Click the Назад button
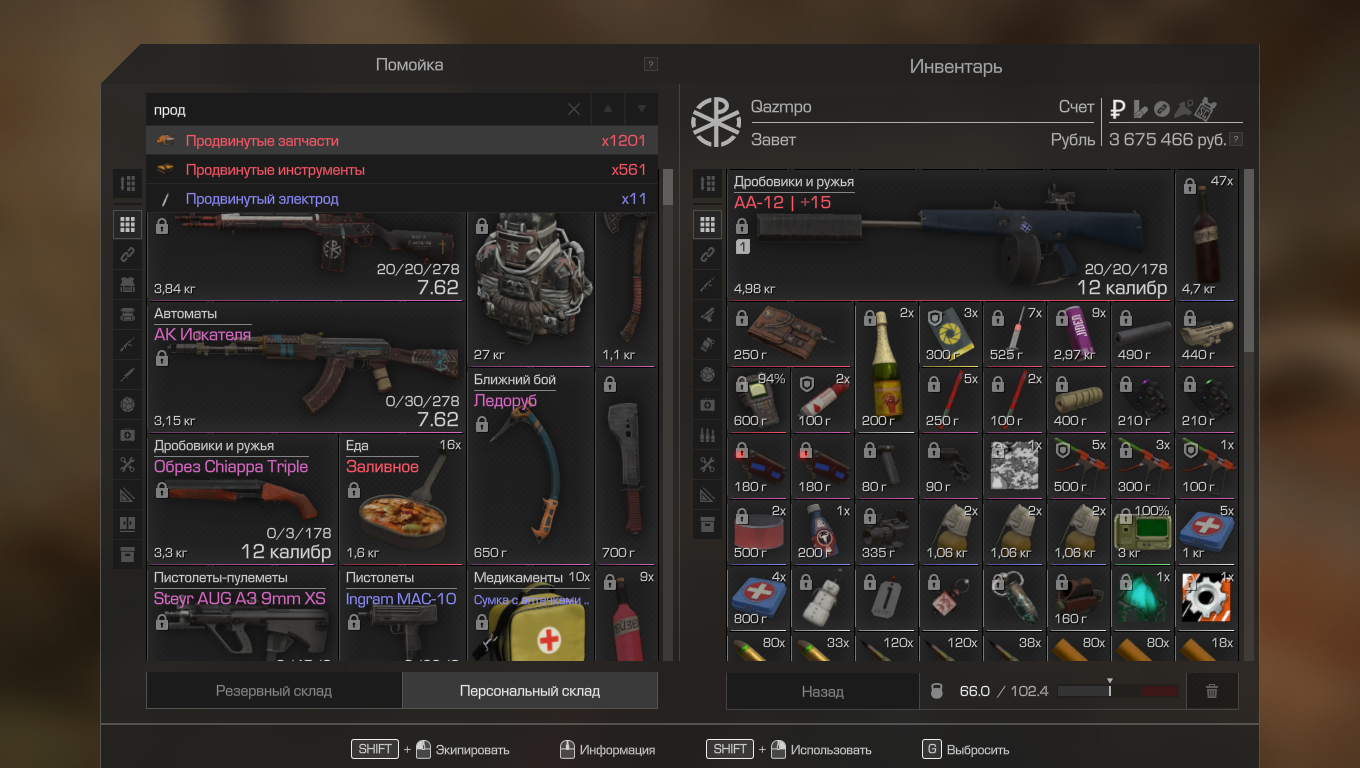The image size is (1360, 768). (822, 691)
